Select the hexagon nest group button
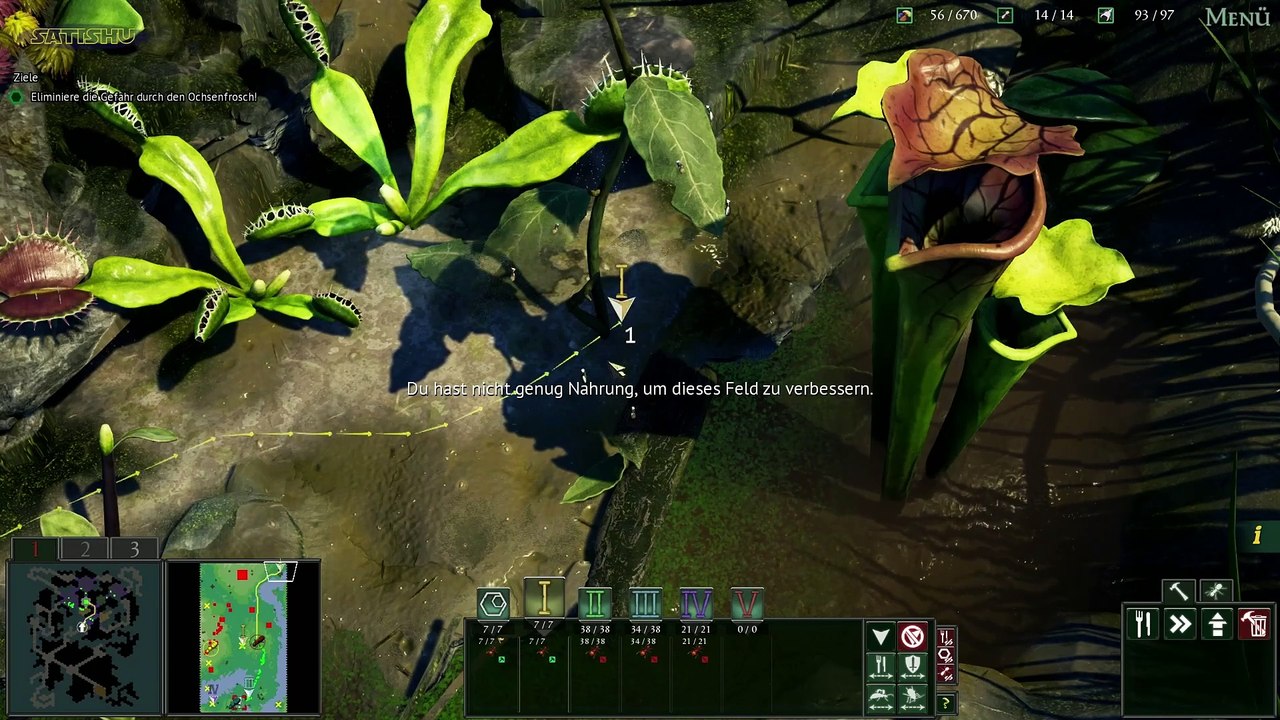The image size is (1280, 720). click(494, 603)
